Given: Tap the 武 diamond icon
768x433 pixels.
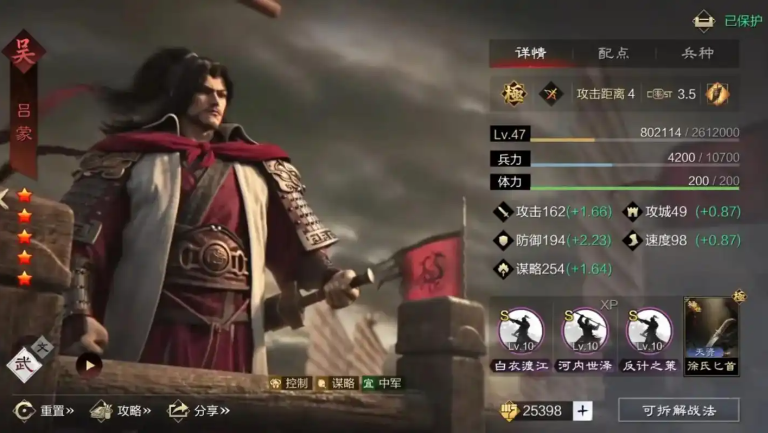Looking at the screenshot, I should 24,364.
